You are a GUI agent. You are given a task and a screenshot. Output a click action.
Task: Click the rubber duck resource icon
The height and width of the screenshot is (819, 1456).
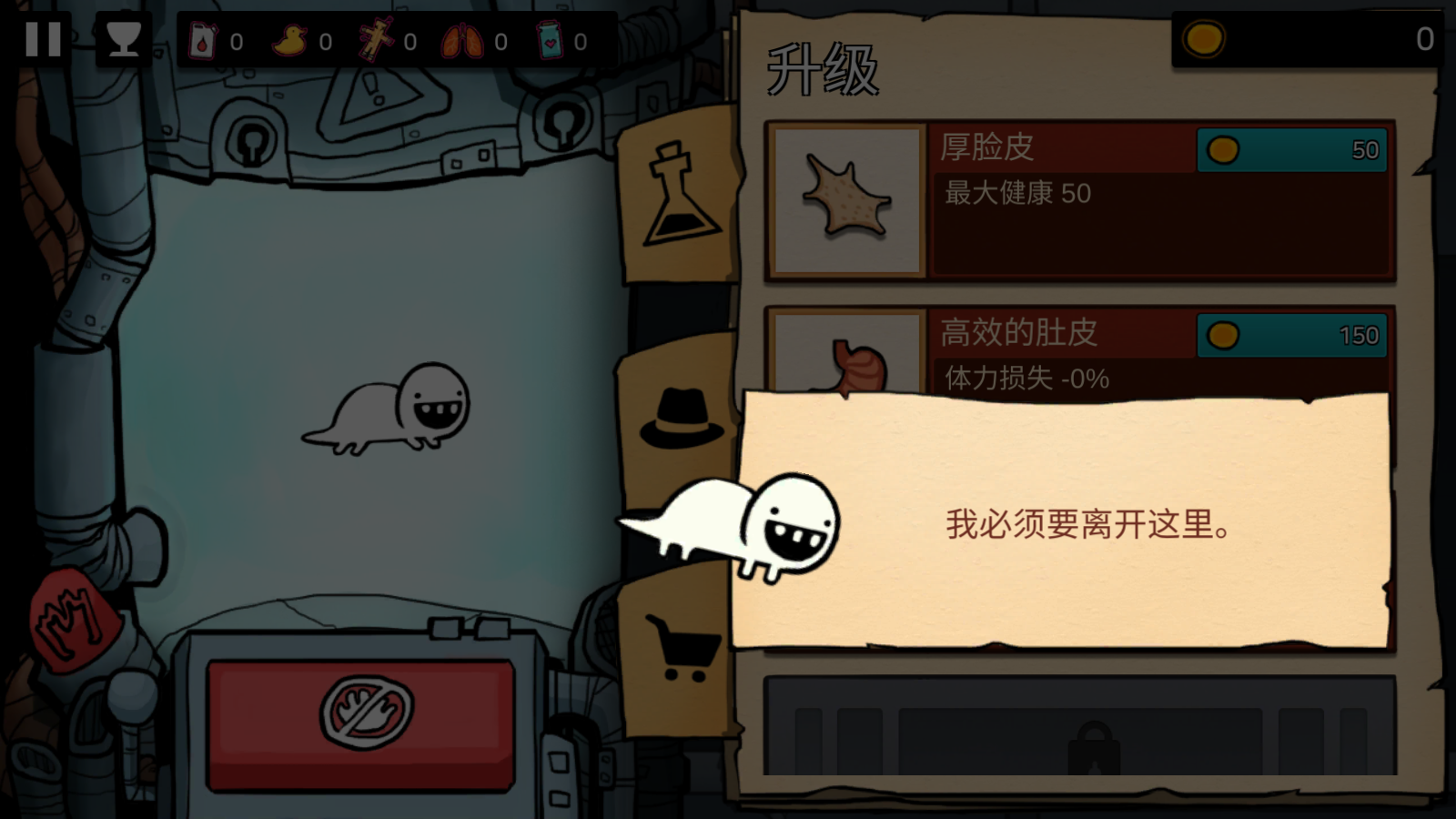[x=290, y=40]
